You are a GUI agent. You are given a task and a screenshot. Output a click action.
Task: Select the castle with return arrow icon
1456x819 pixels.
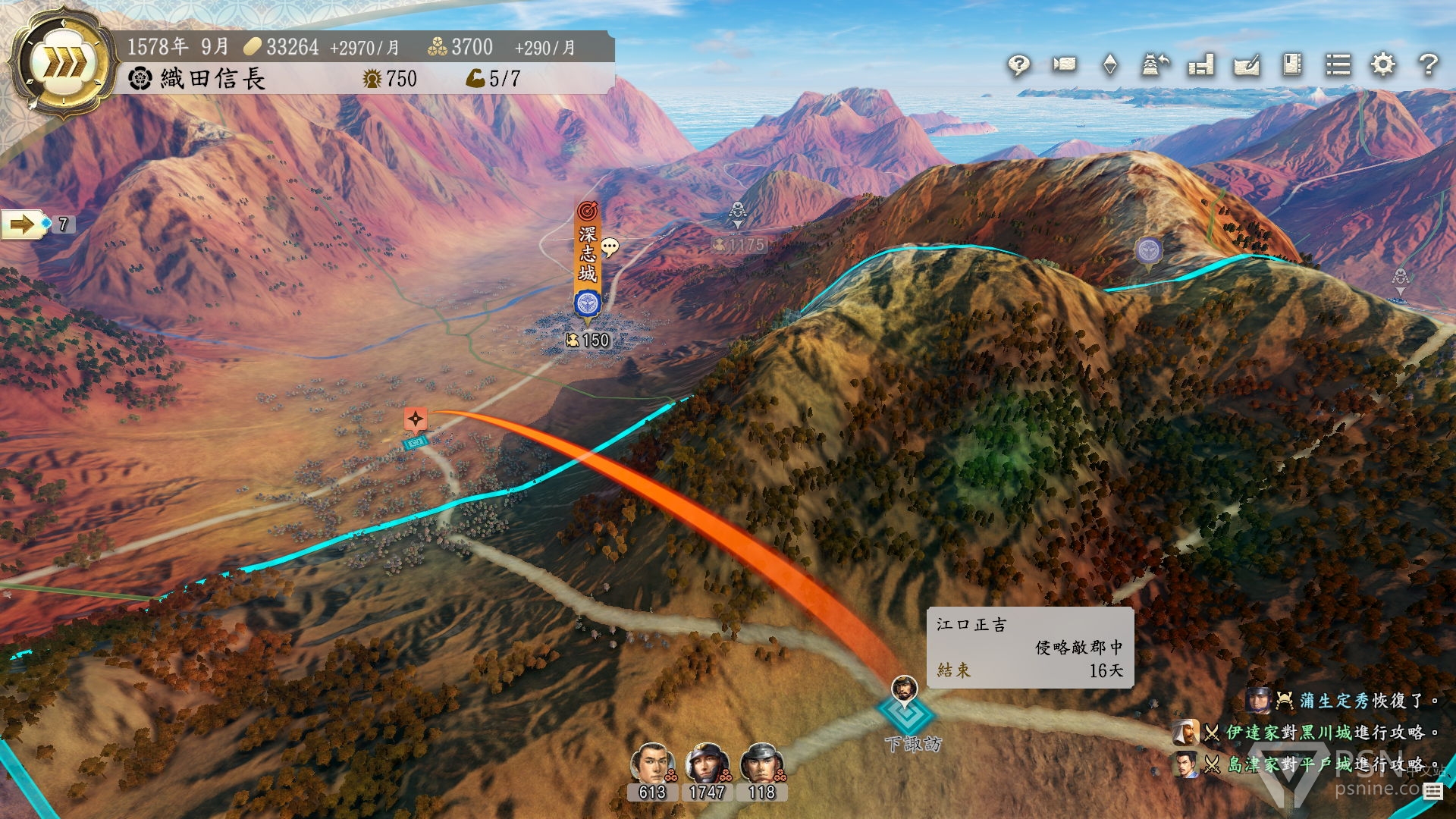(x=1155, y=65)
